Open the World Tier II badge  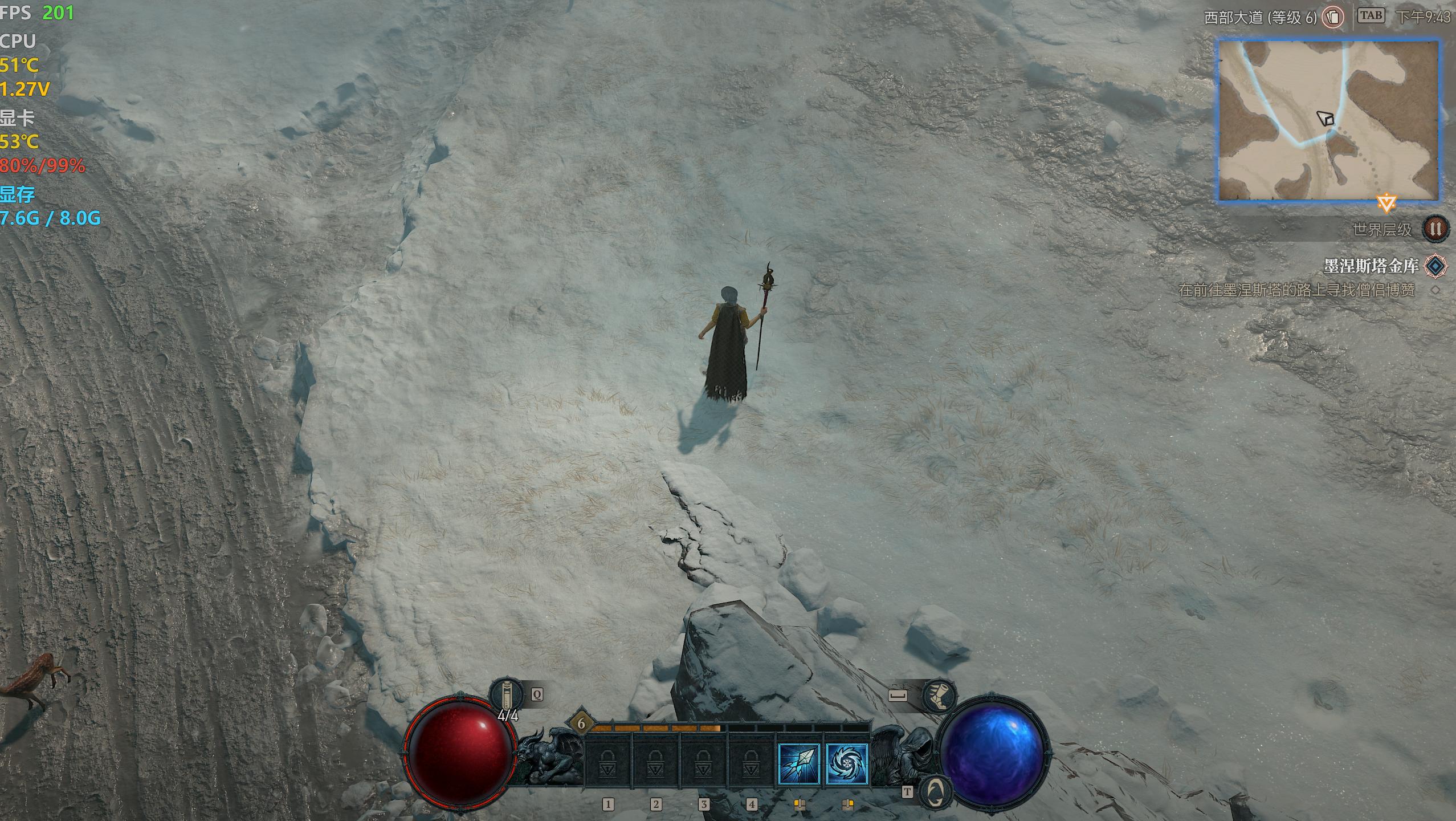1435,229
